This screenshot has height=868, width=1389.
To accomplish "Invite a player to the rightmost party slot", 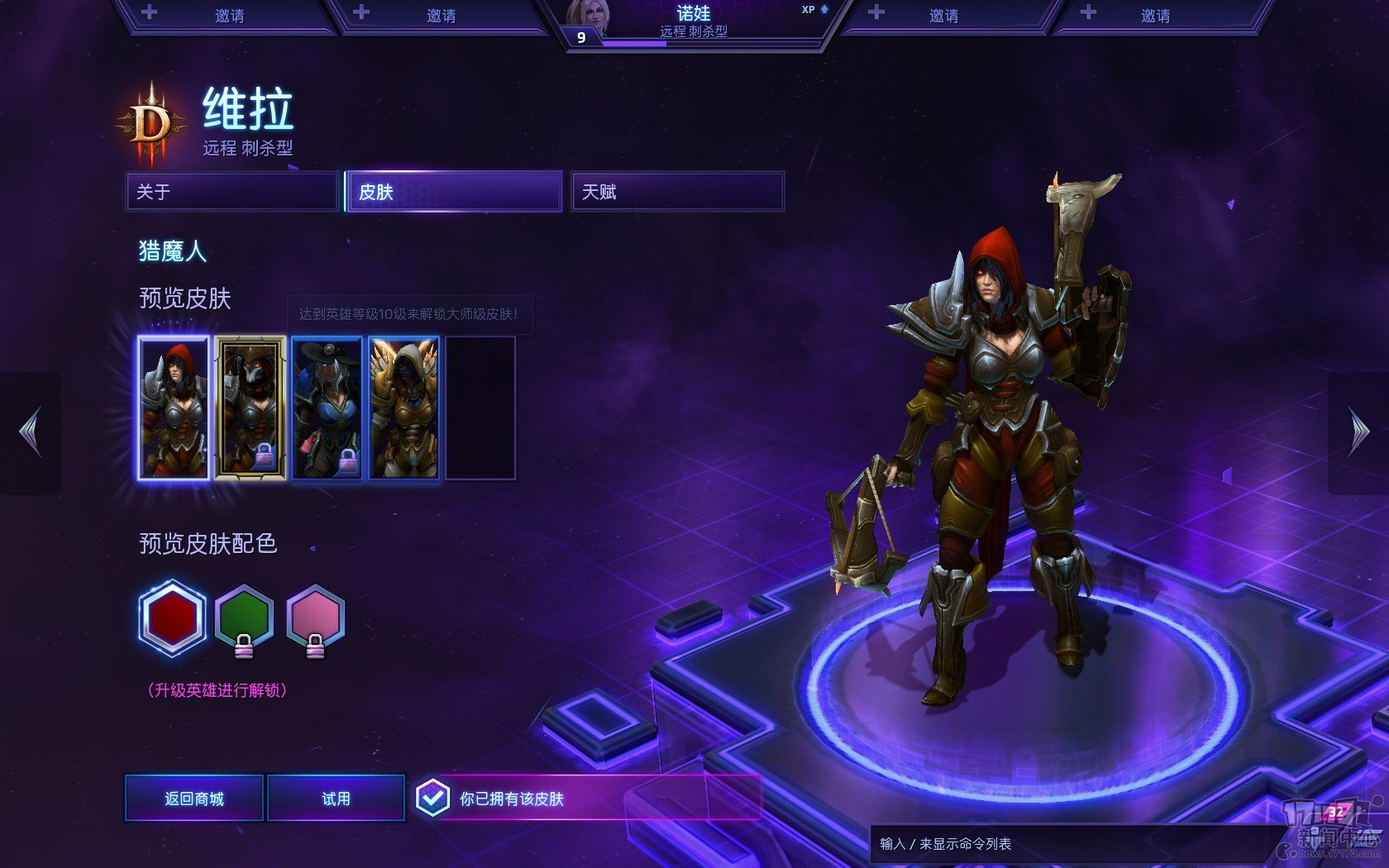I will click(1155, 16).
